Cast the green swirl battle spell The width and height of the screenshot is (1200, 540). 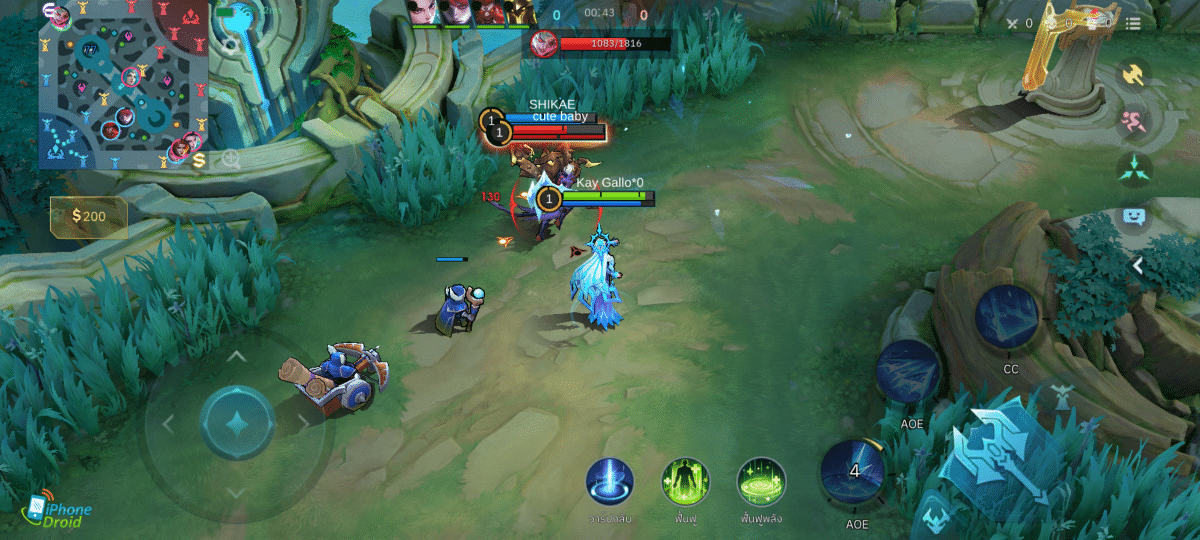point(761,481)
